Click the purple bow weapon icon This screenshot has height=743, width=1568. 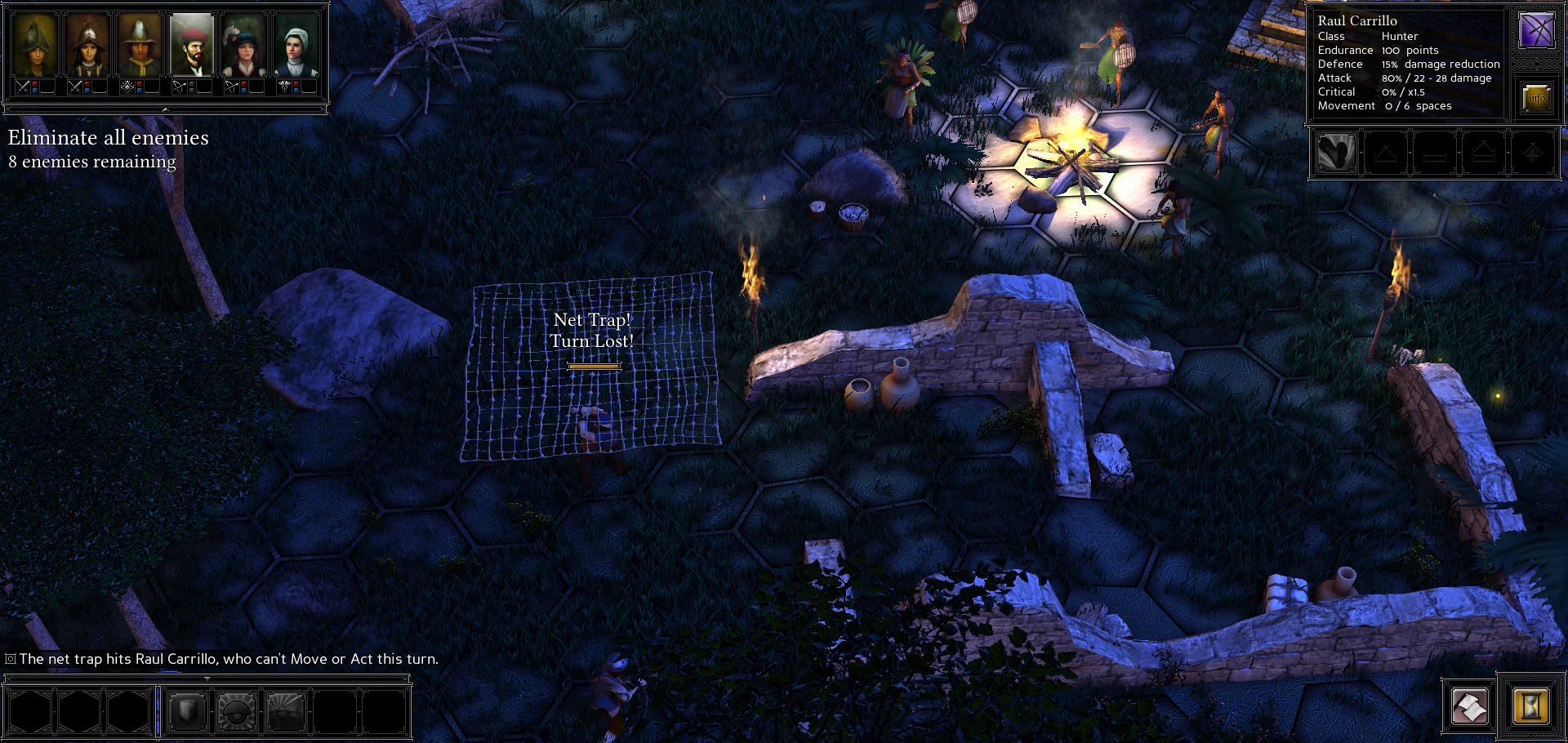tap(1536, 31)
